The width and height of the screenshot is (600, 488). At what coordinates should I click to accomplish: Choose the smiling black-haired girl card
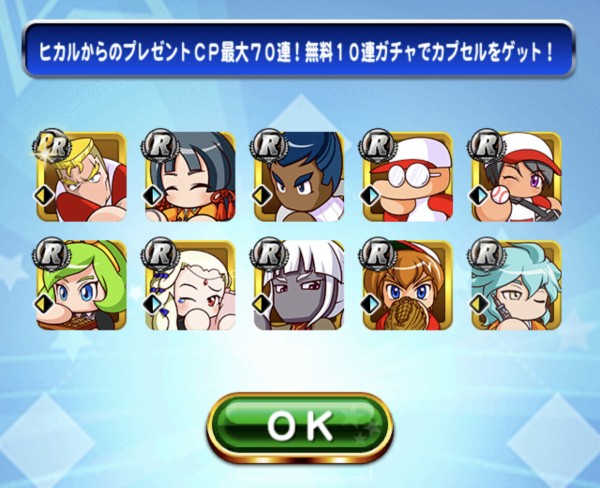point(189,176)
